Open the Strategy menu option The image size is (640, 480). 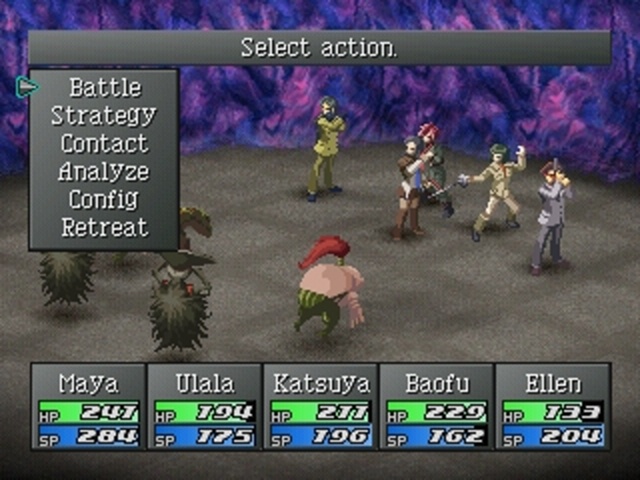(104, 116)
